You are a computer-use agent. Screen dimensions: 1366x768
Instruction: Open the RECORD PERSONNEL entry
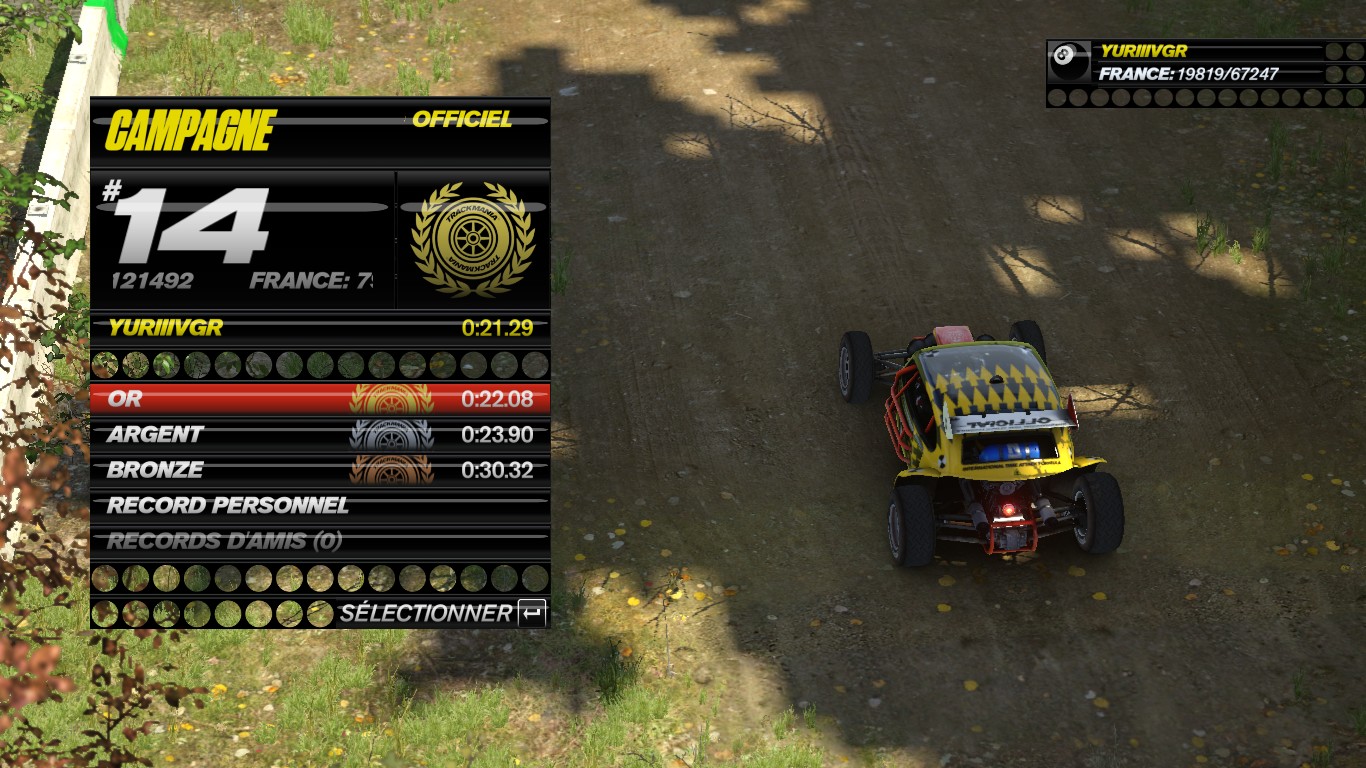tap(320, 506)
